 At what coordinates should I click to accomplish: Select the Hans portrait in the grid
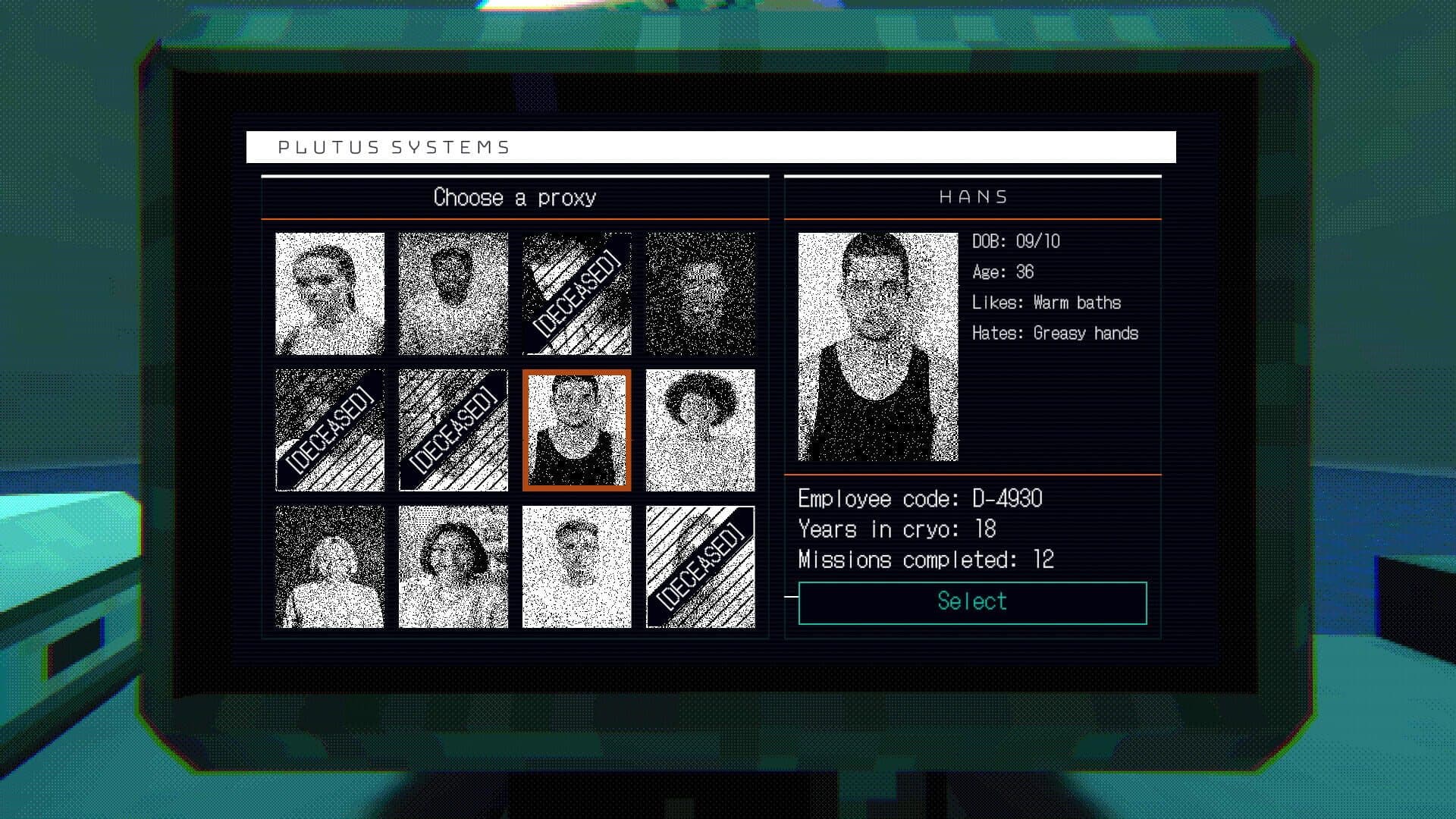[576, 430]
